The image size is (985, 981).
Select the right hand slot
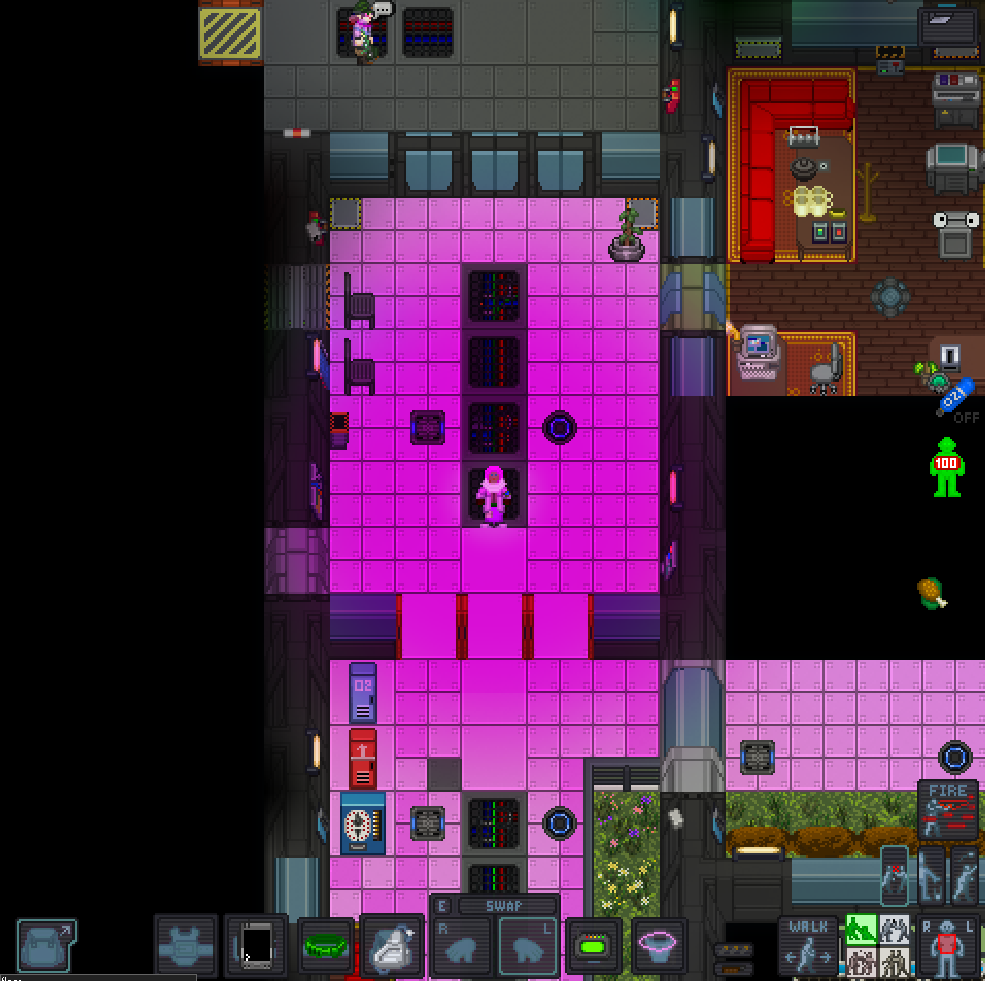(x=463, y=946)
